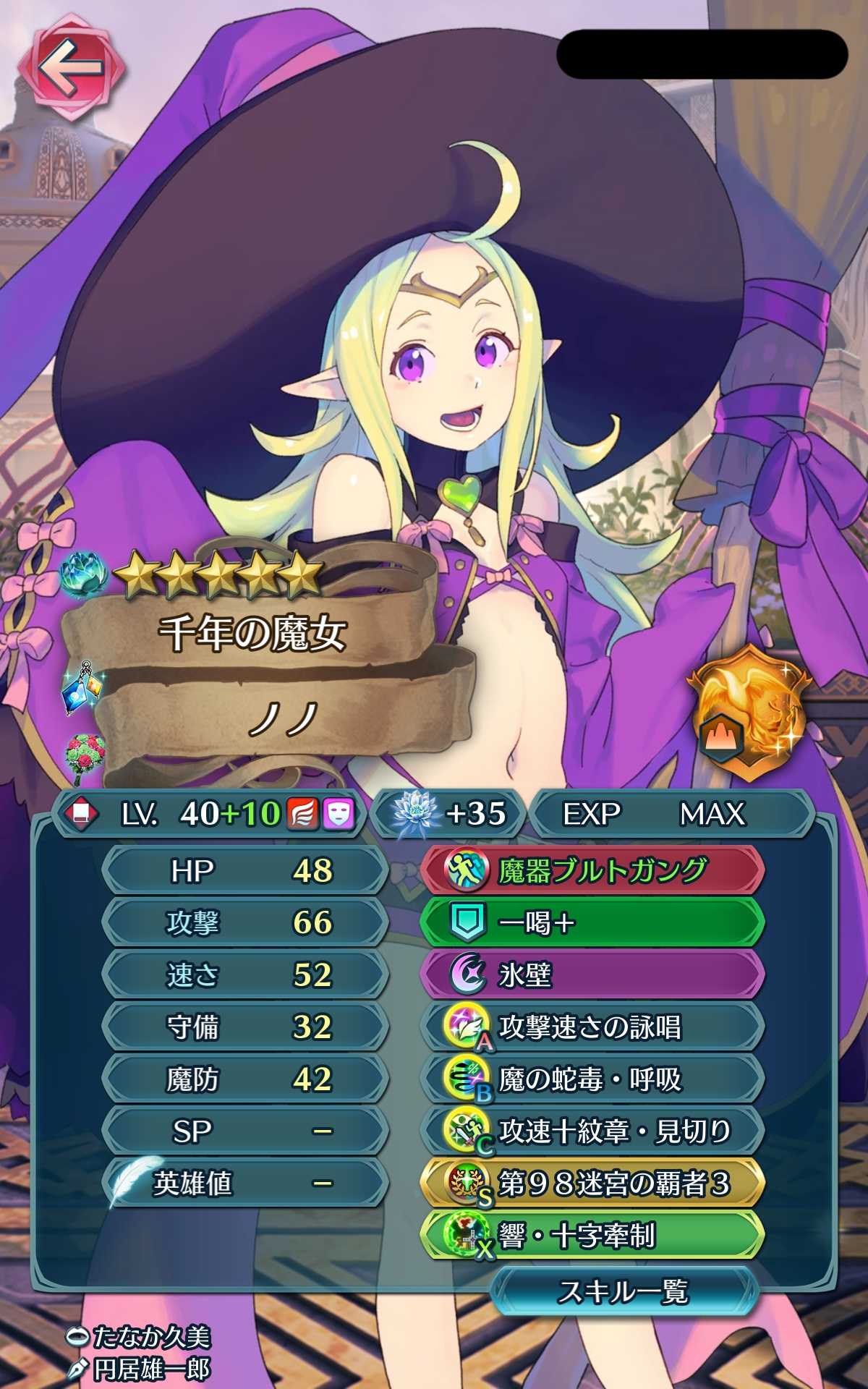Show the 速さ speed stat details

coord(244,974)
